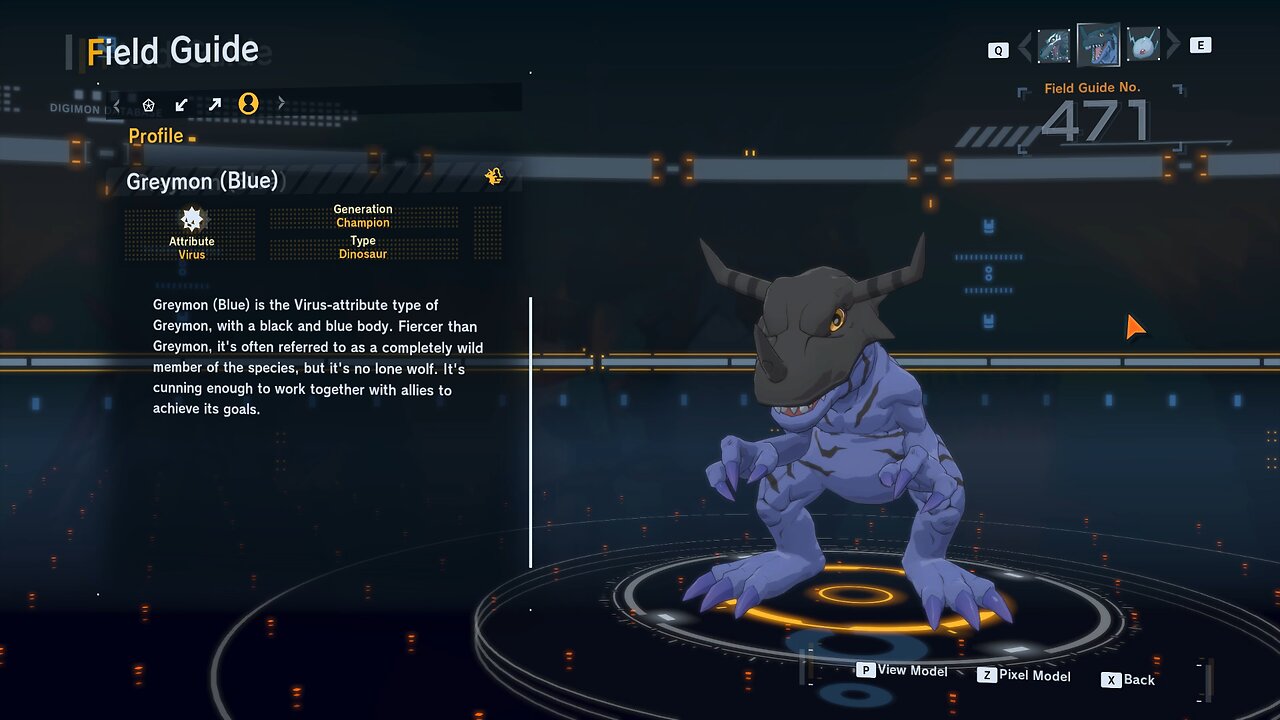Select the previous Digimon portrait thumbnail
1280x720 pixels.
point(1054,46)
